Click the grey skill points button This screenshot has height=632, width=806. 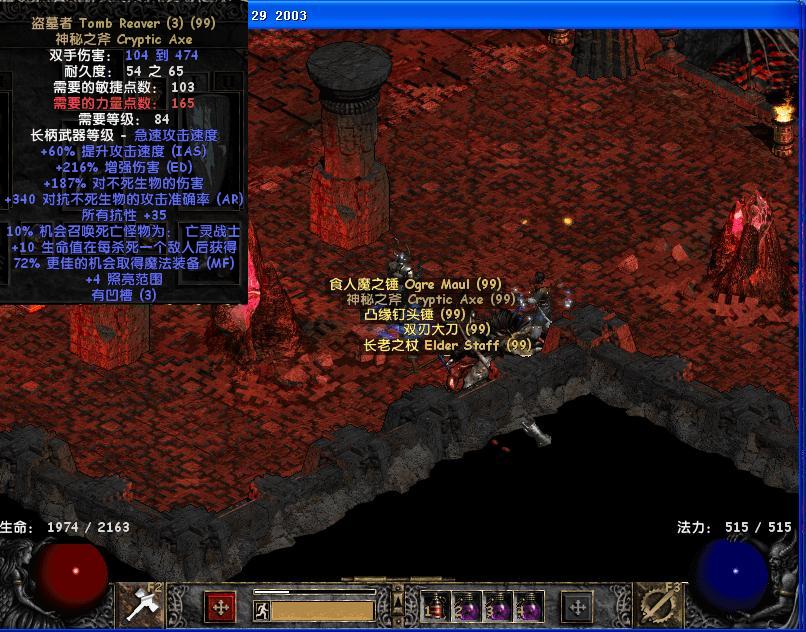pyautogui.click(x=578, y=606)
